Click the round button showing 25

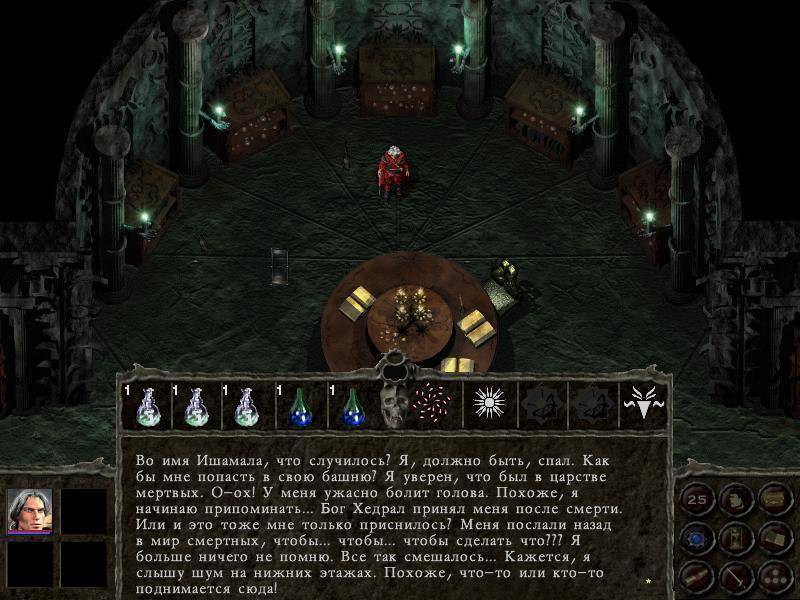(x=697, y=498)
